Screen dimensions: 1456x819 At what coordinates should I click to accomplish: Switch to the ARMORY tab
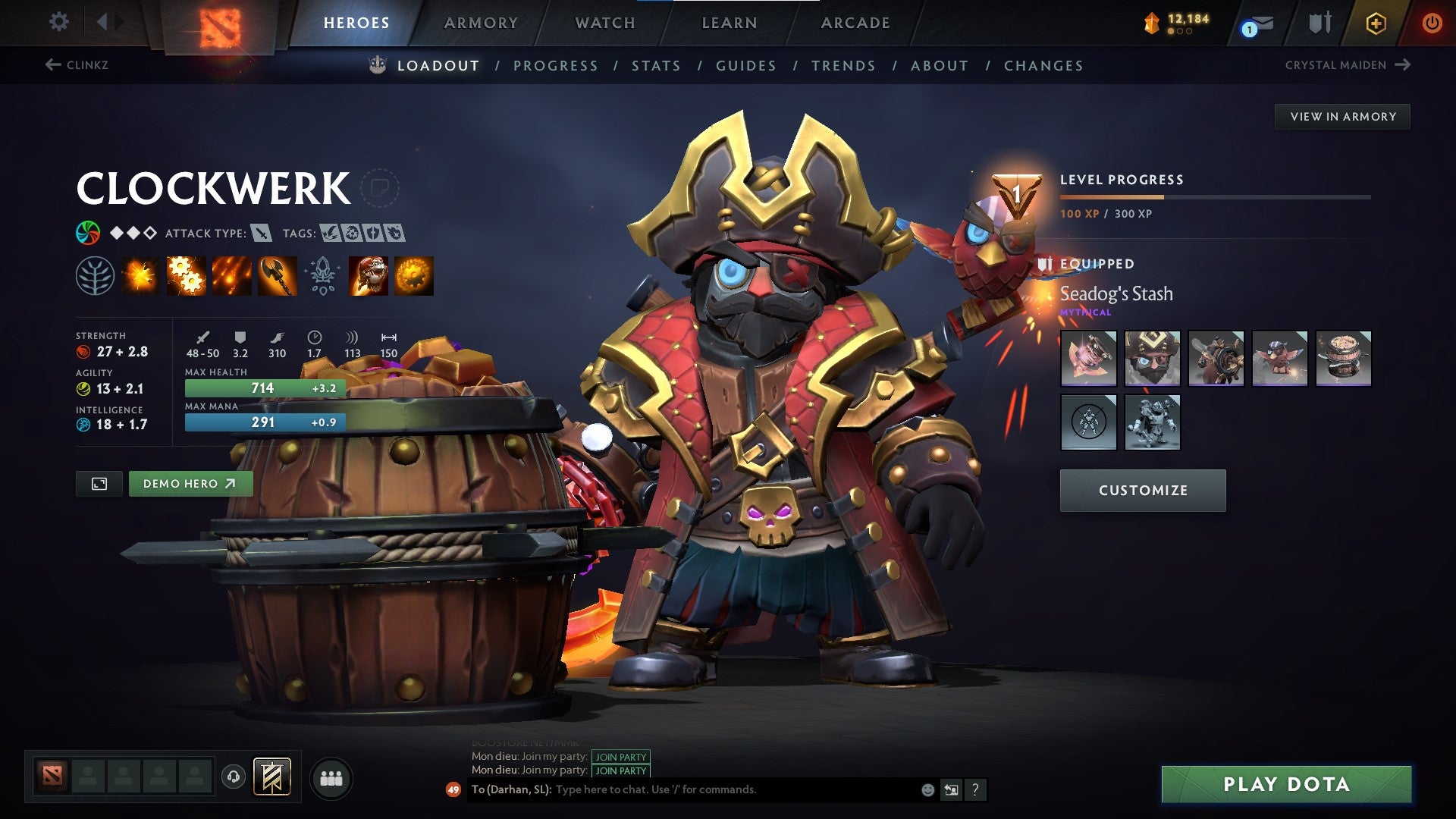tap(481, 23)
